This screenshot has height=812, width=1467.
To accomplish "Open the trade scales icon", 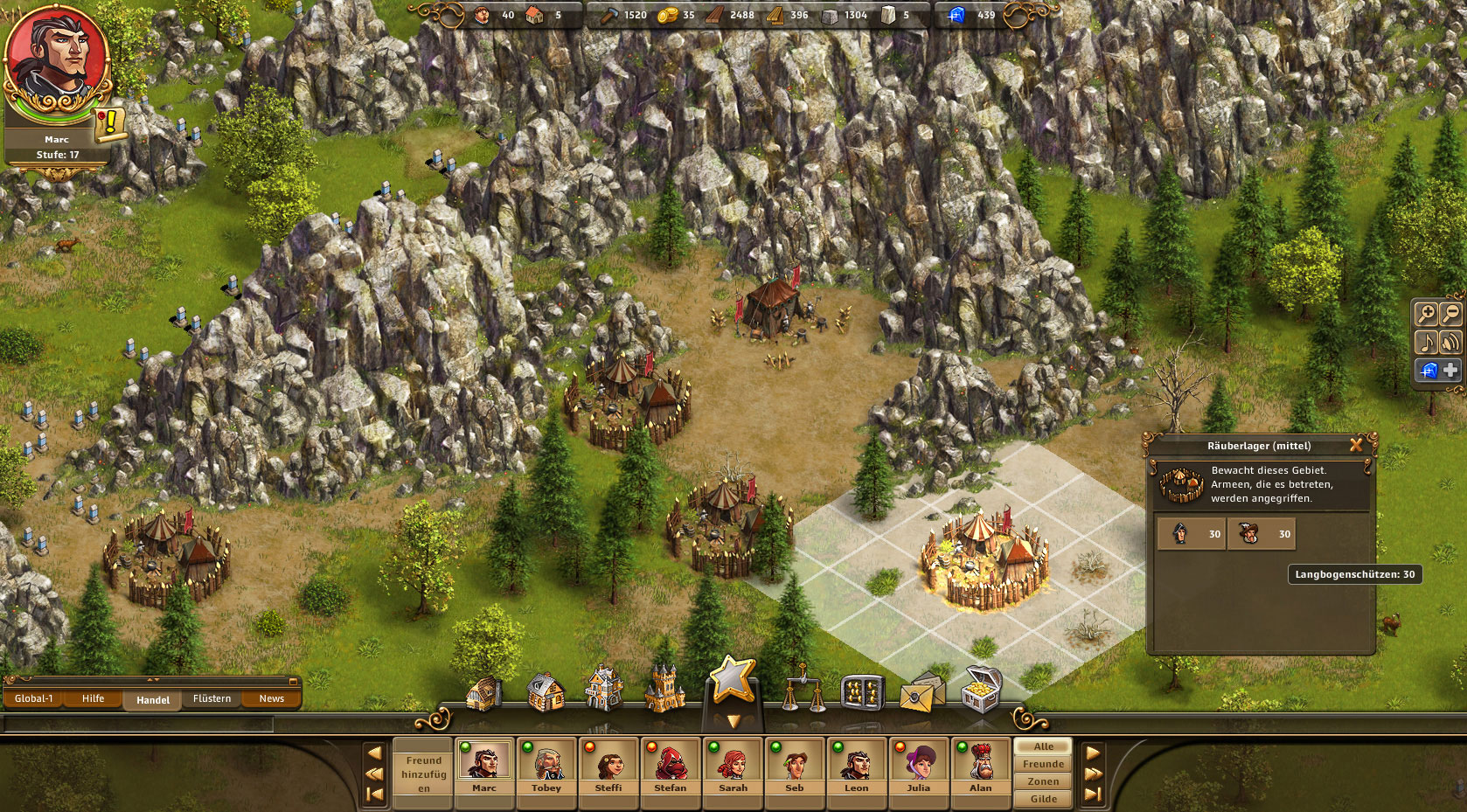I will (802, 691).
